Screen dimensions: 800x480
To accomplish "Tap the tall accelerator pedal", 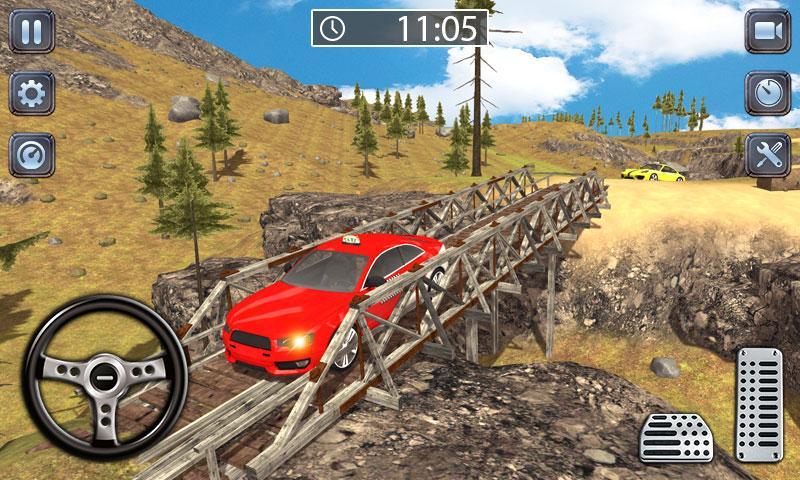I will coord(759,405).
